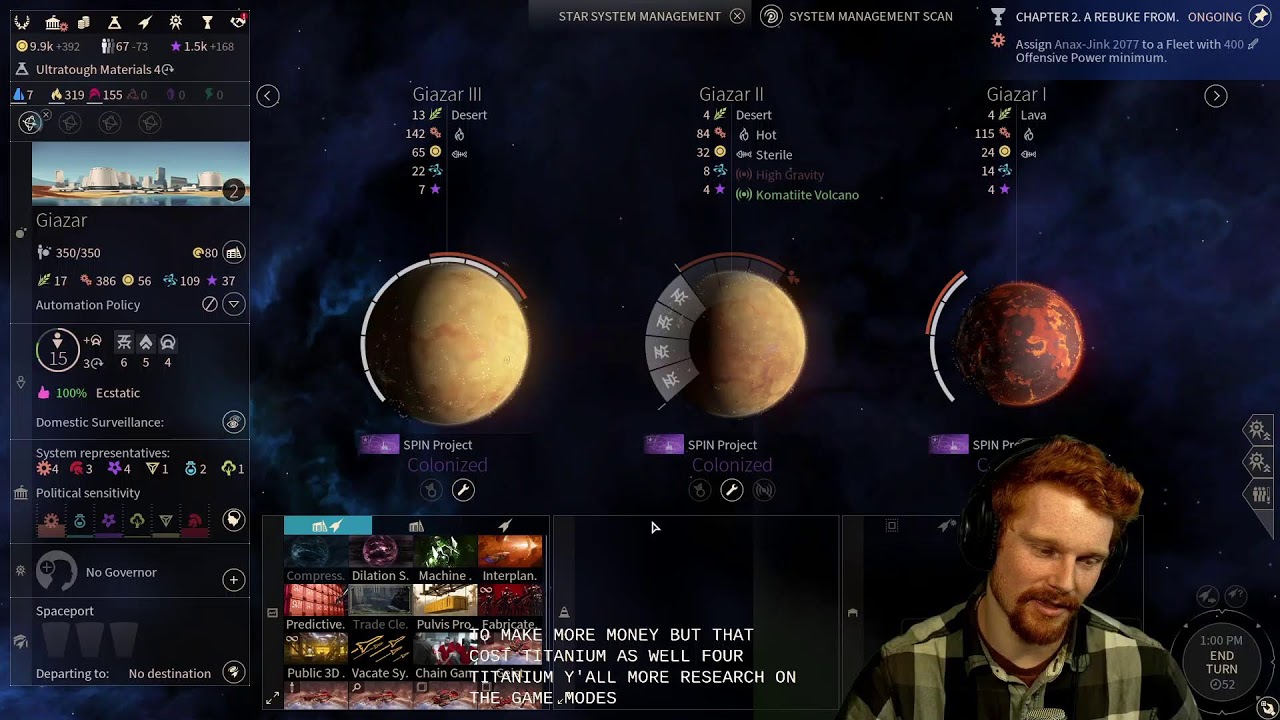
Task: Assign a governor with the plus button
Action: (x=233, y=579)
